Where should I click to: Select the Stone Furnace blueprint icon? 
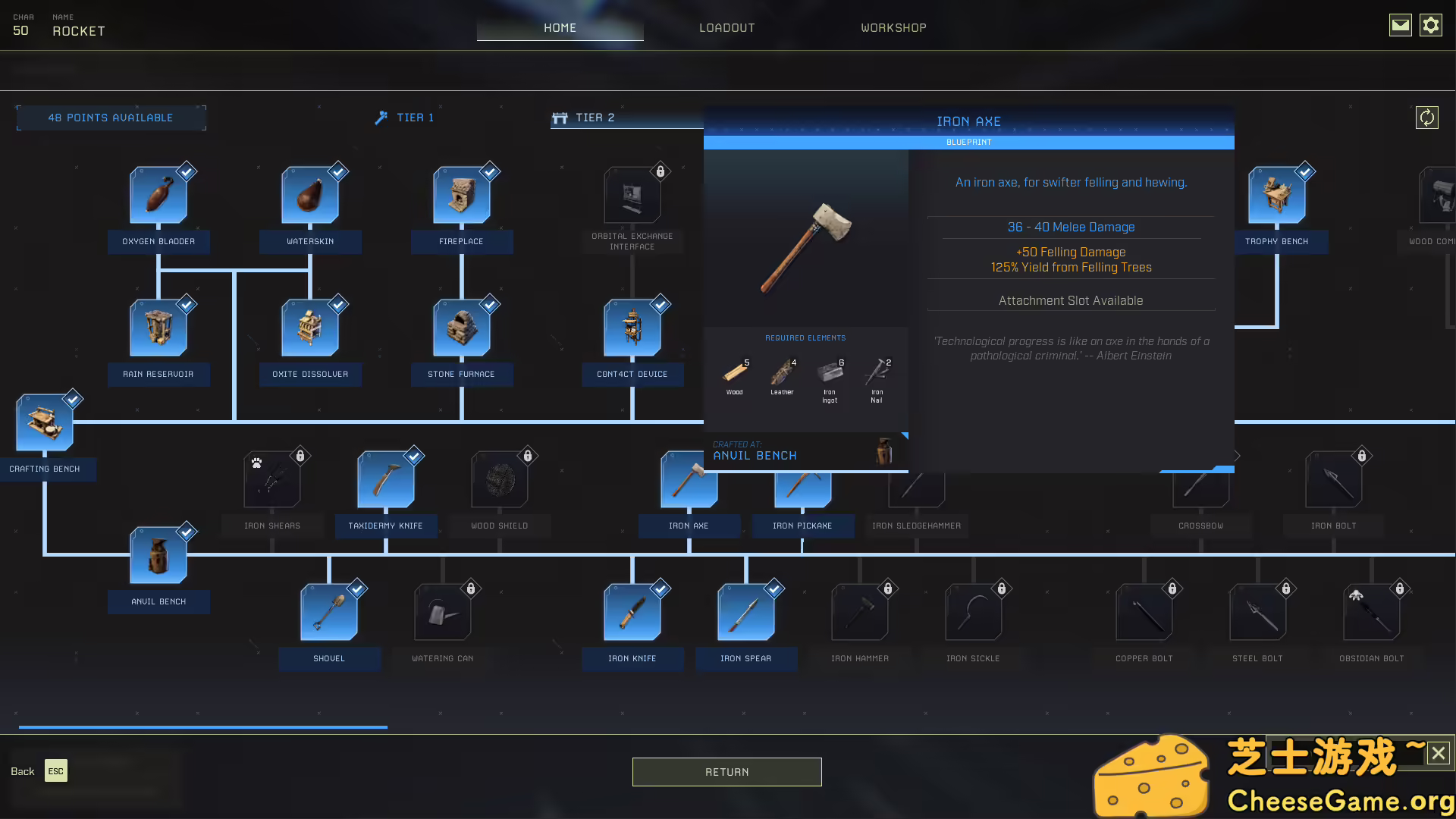[461, 328]
